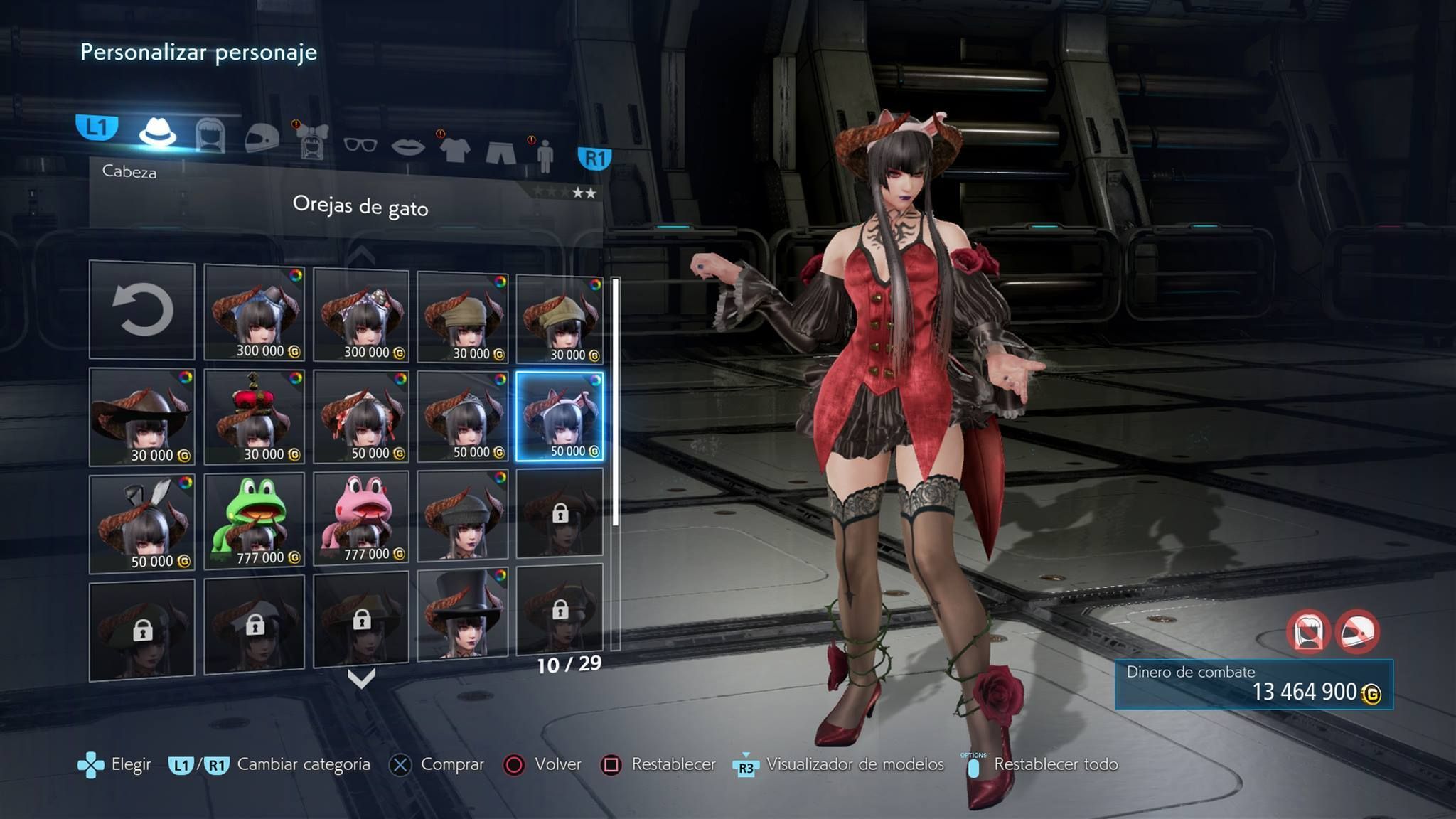This screenshot has height=819, width=1456.
Task: Open the shorts lower body tab
Action: [x=500, y=151]
